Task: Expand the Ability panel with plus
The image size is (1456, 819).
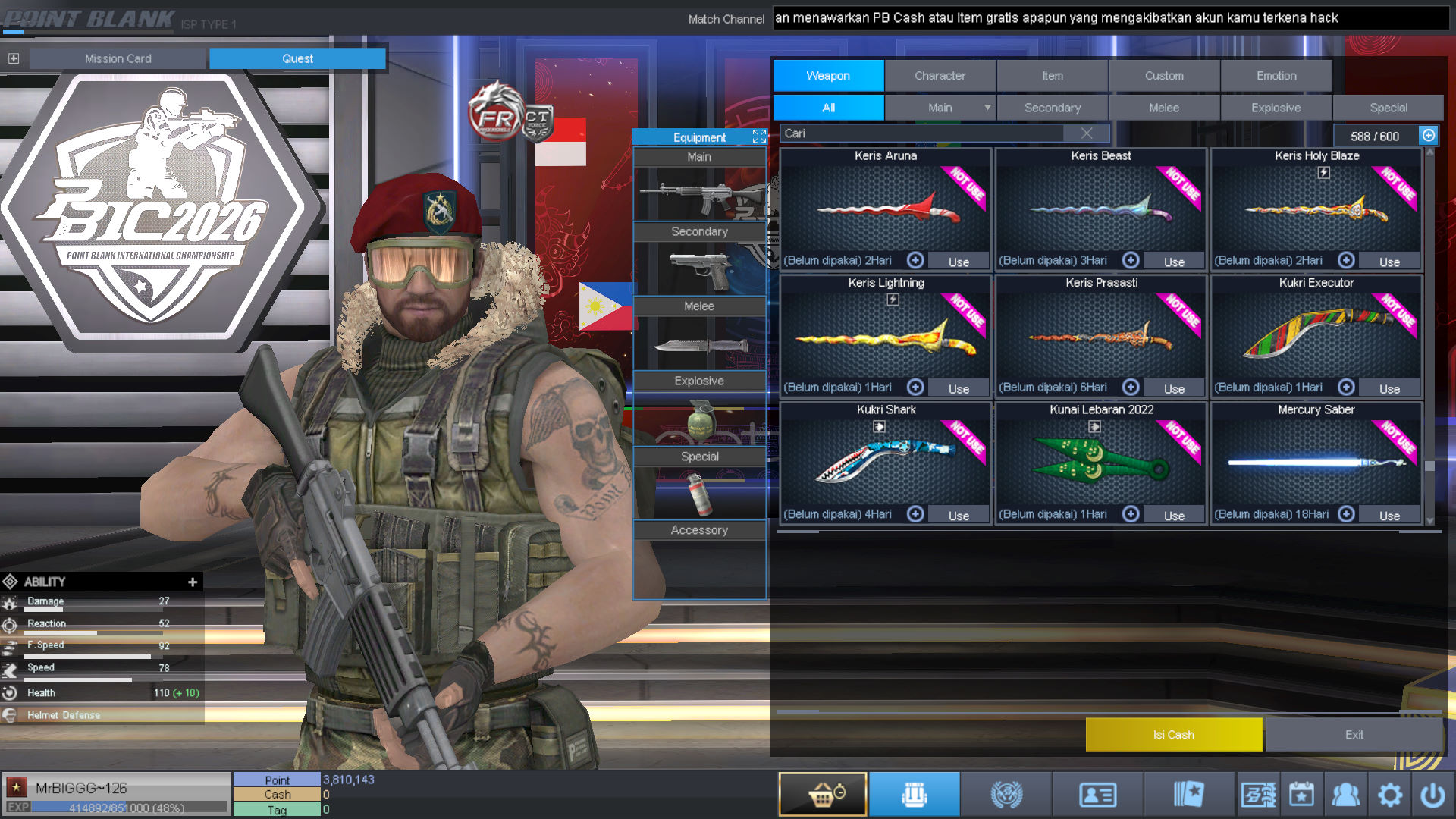Action: (193, 582)
